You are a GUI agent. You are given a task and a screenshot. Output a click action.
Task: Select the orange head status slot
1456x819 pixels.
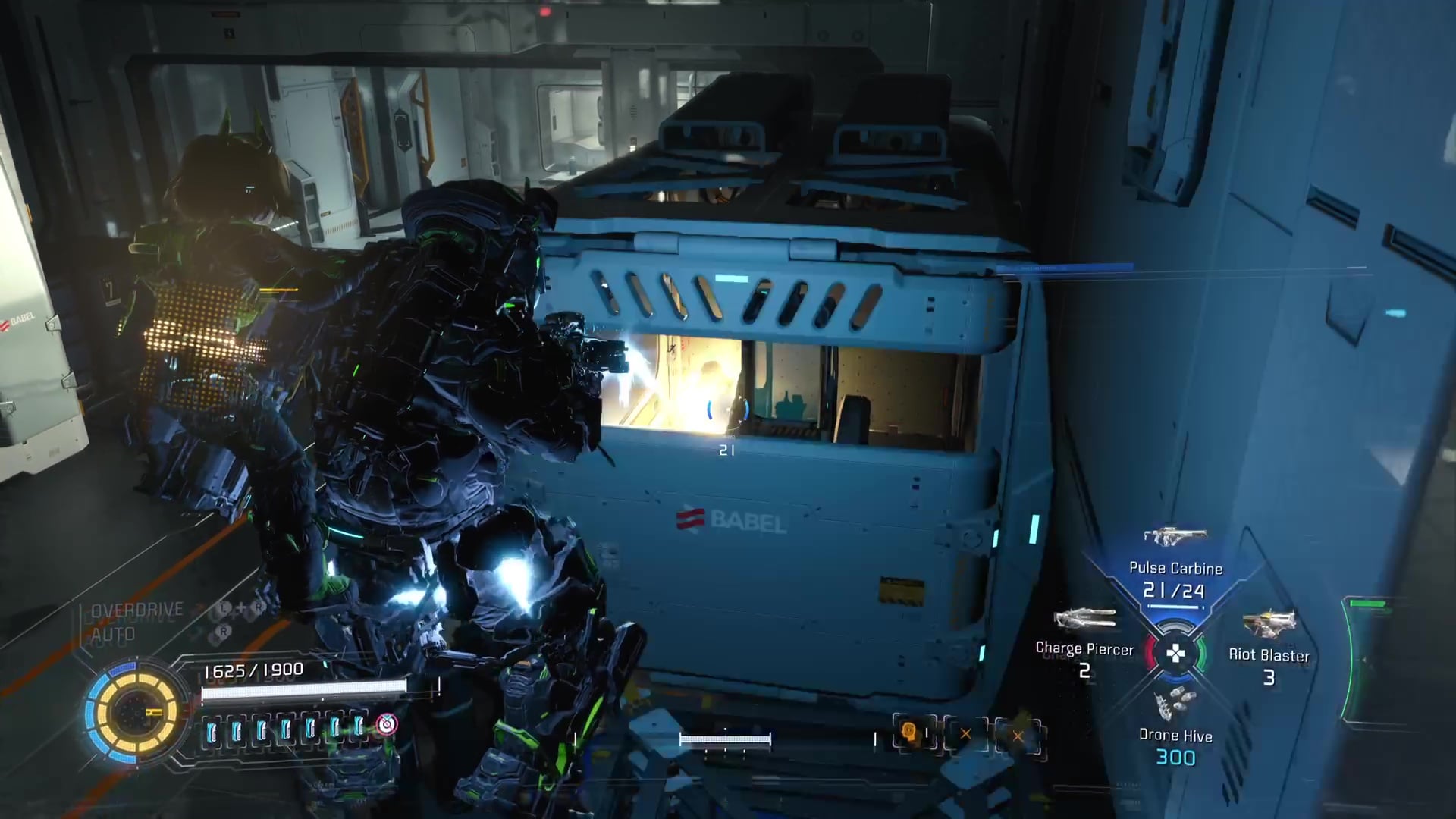click(909, 733)
